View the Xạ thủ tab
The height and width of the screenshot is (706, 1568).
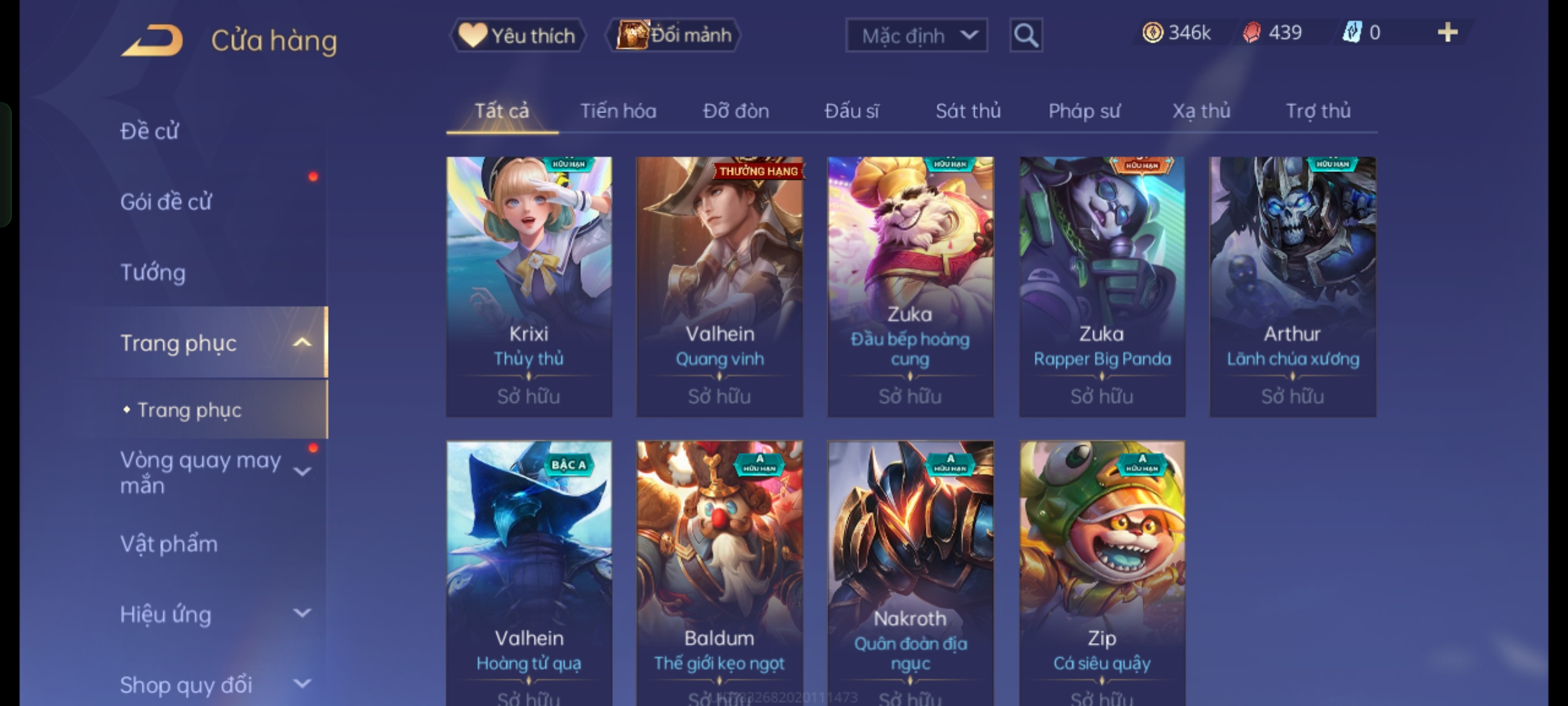(x=1201, y=111)
